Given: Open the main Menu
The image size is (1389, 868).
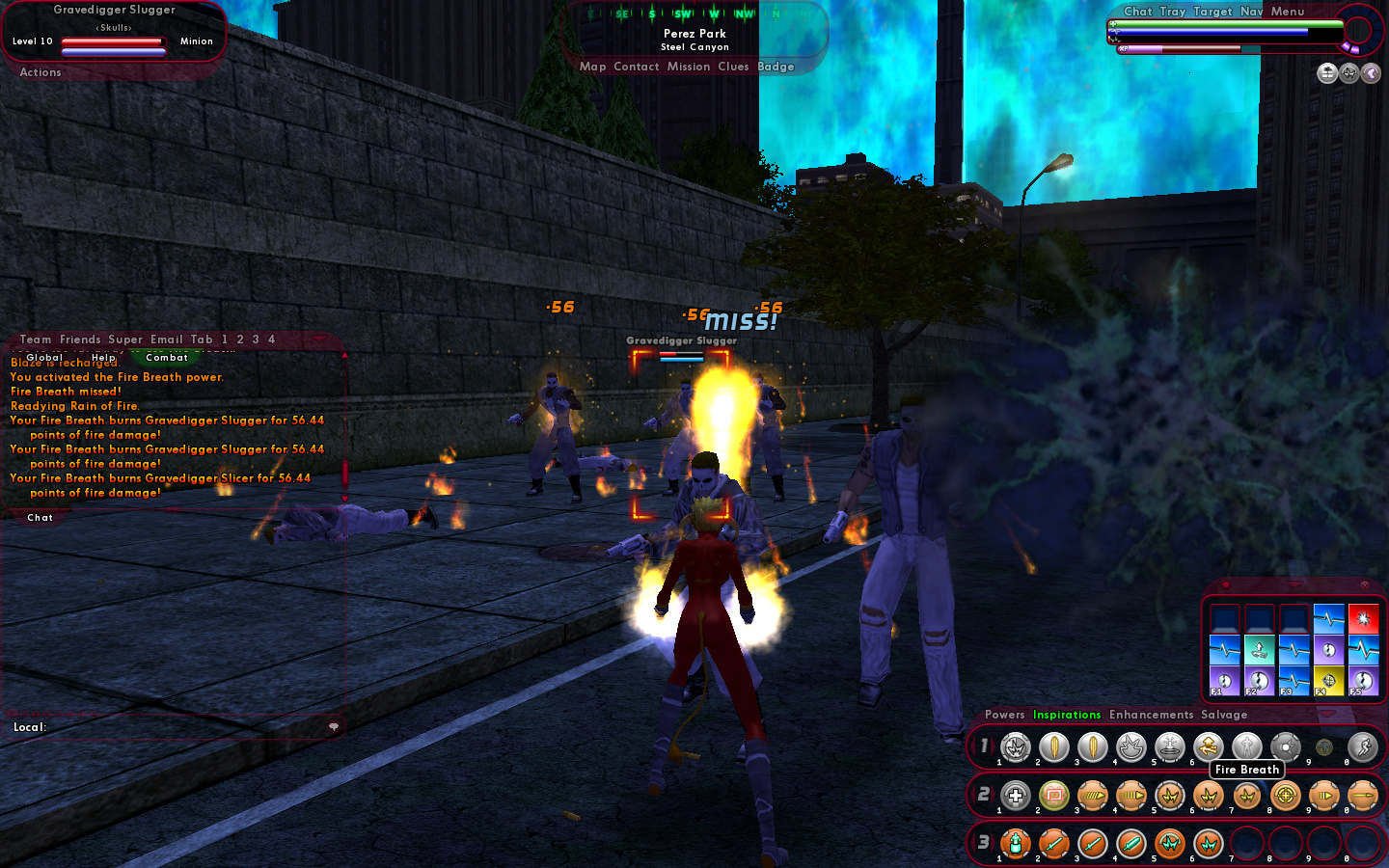Looking at the screenshot, I should 1287,12.
